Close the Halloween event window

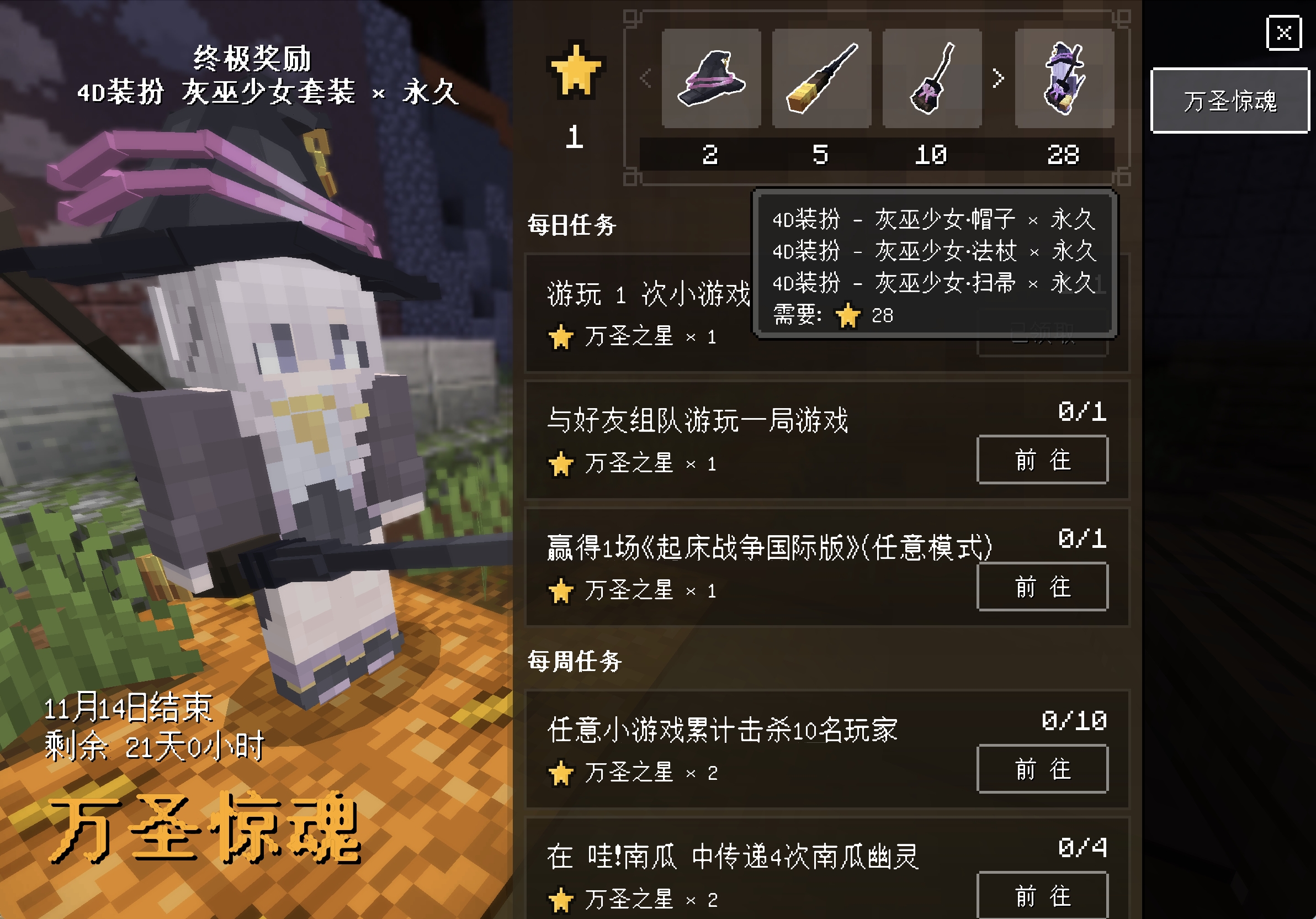coord(1283,33)
